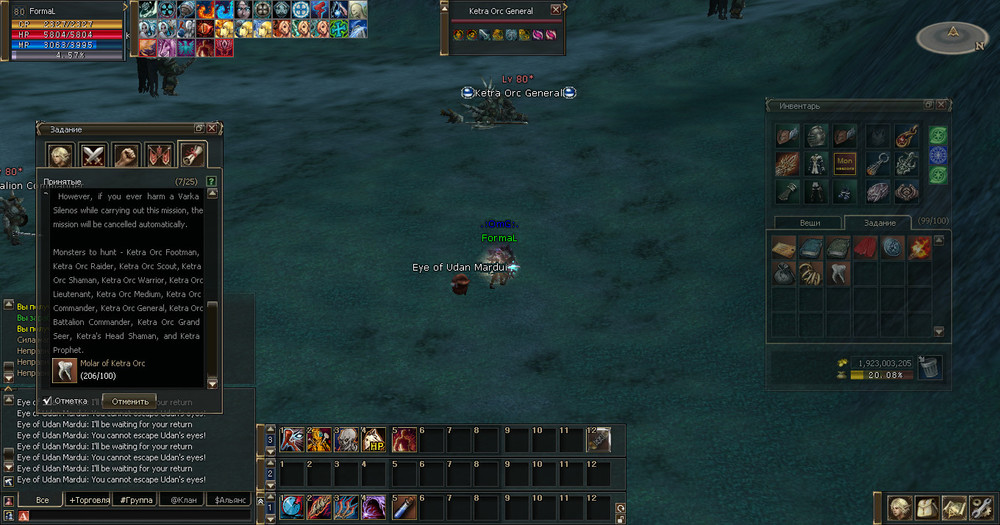The height and width of the screenshot is (525, 1000).
Task: Use the blue vial item on hotbar
Action: coord(401,507)
